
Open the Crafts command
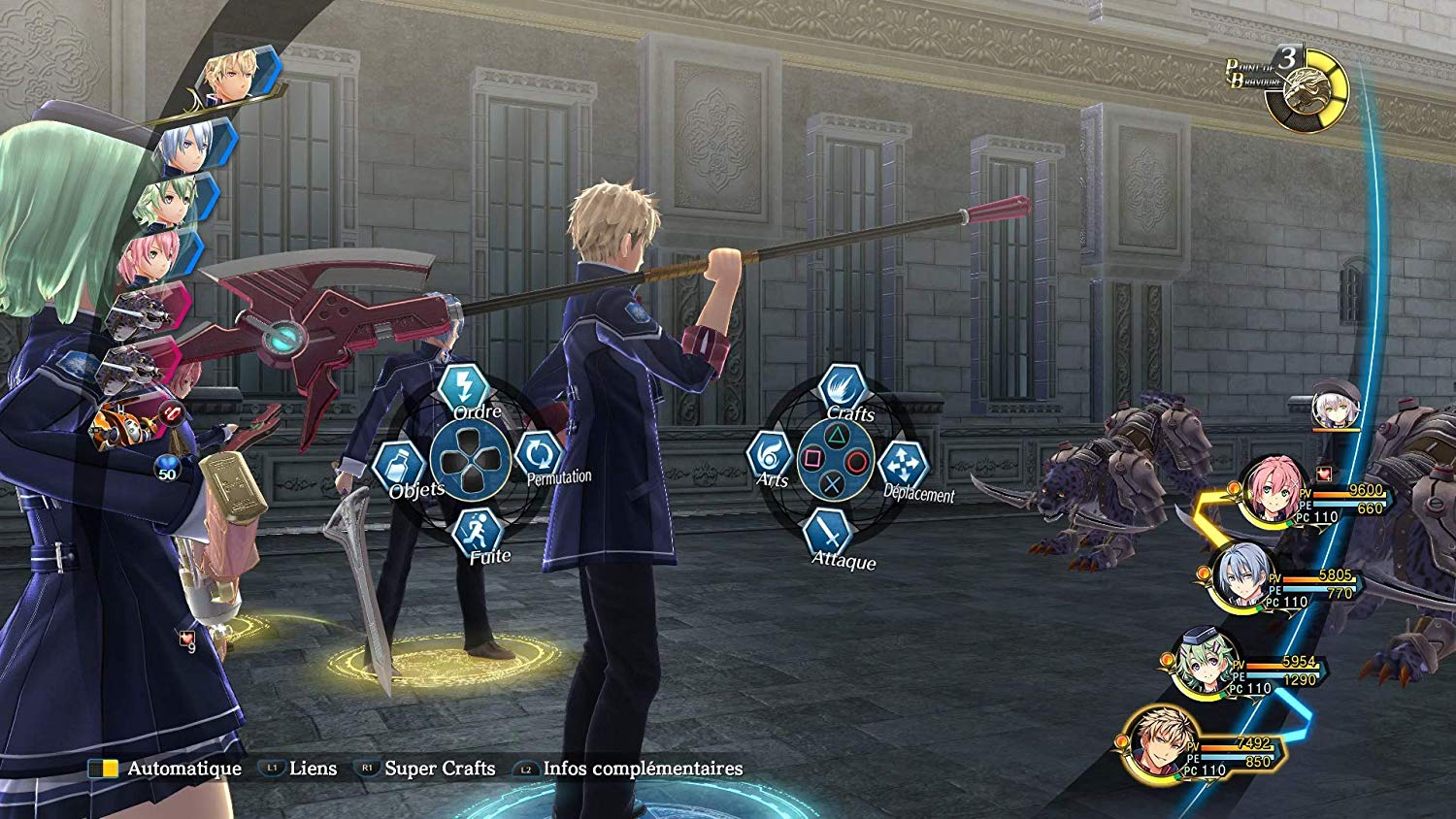click(842, 388)
